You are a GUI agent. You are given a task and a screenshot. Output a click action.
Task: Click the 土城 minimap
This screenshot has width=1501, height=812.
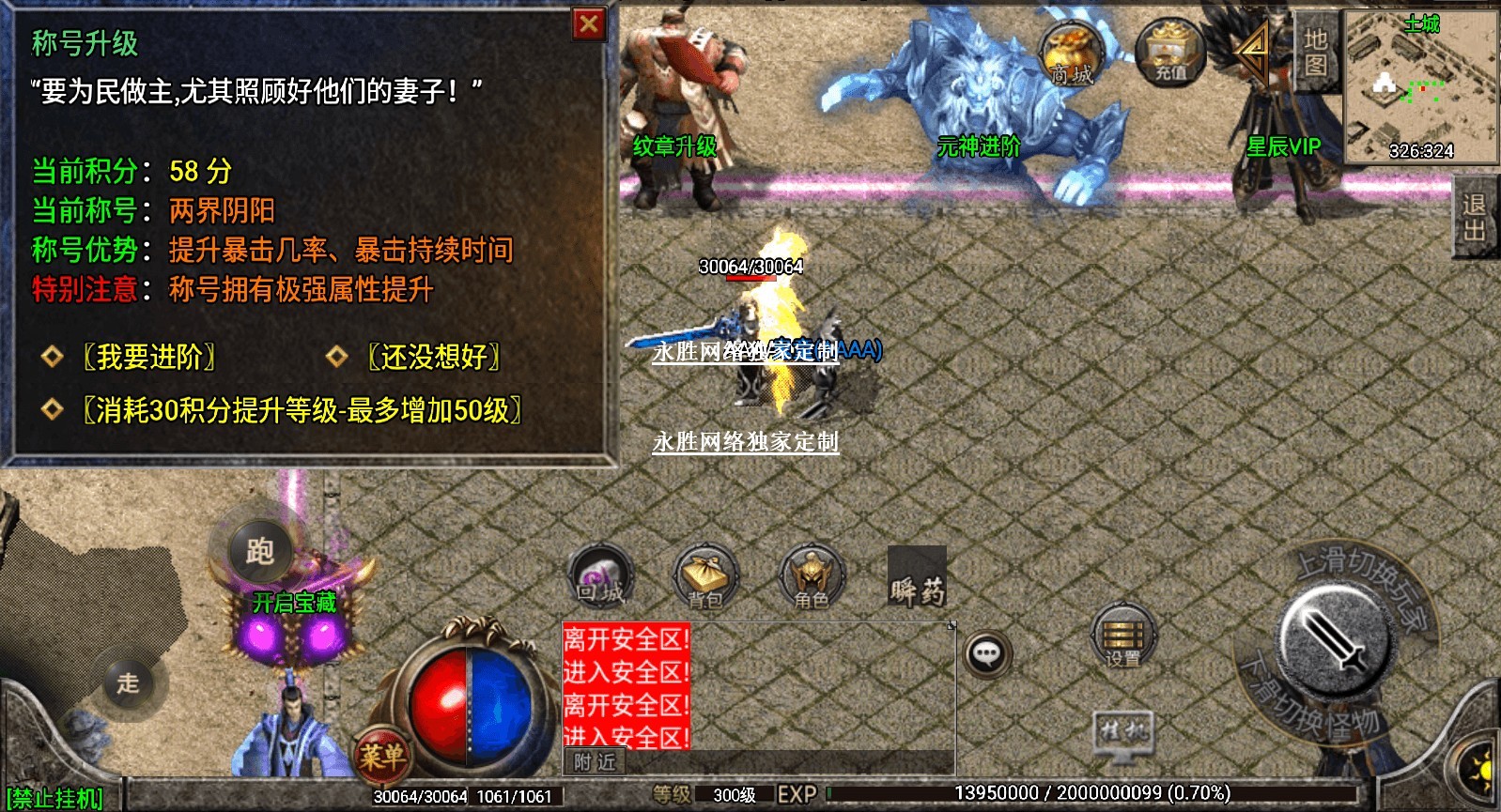(1420, 86)
